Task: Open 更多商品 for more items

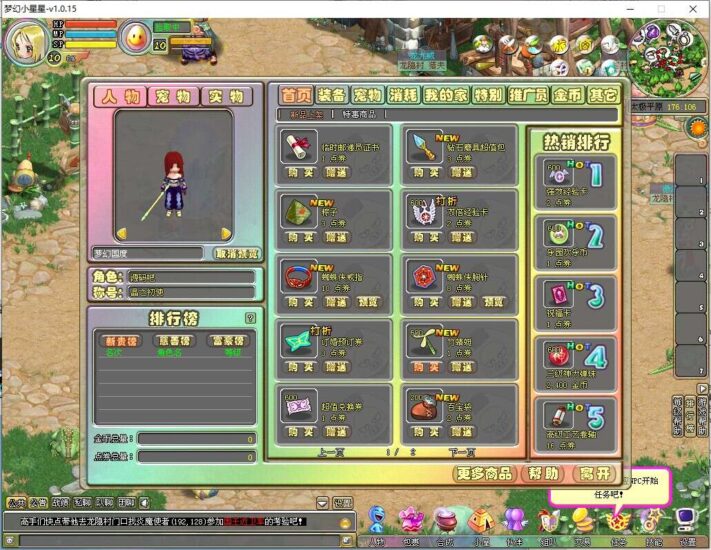Action: (x=486, y=473)
